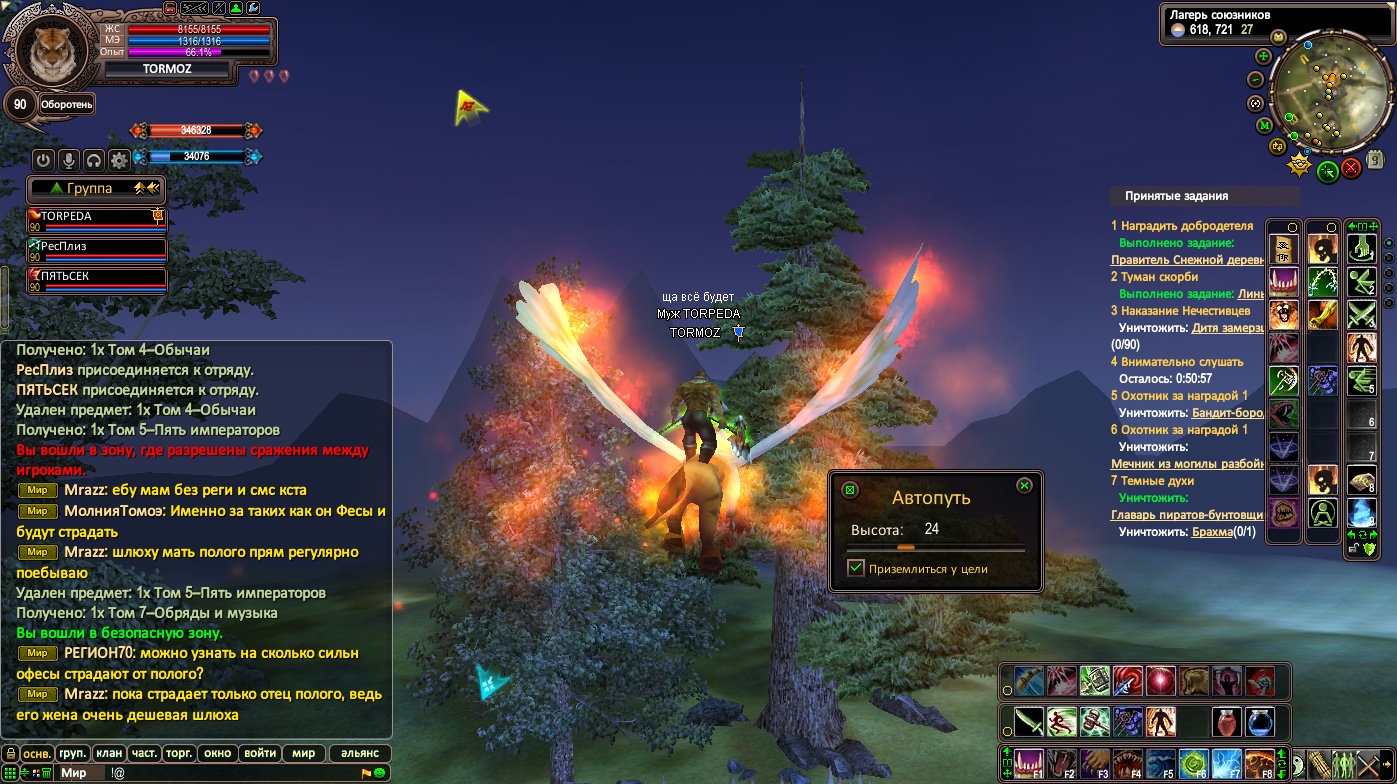Open the chat emoticon smiley menu
This screenshot has height=784, width=1397.
pos(380,773)
